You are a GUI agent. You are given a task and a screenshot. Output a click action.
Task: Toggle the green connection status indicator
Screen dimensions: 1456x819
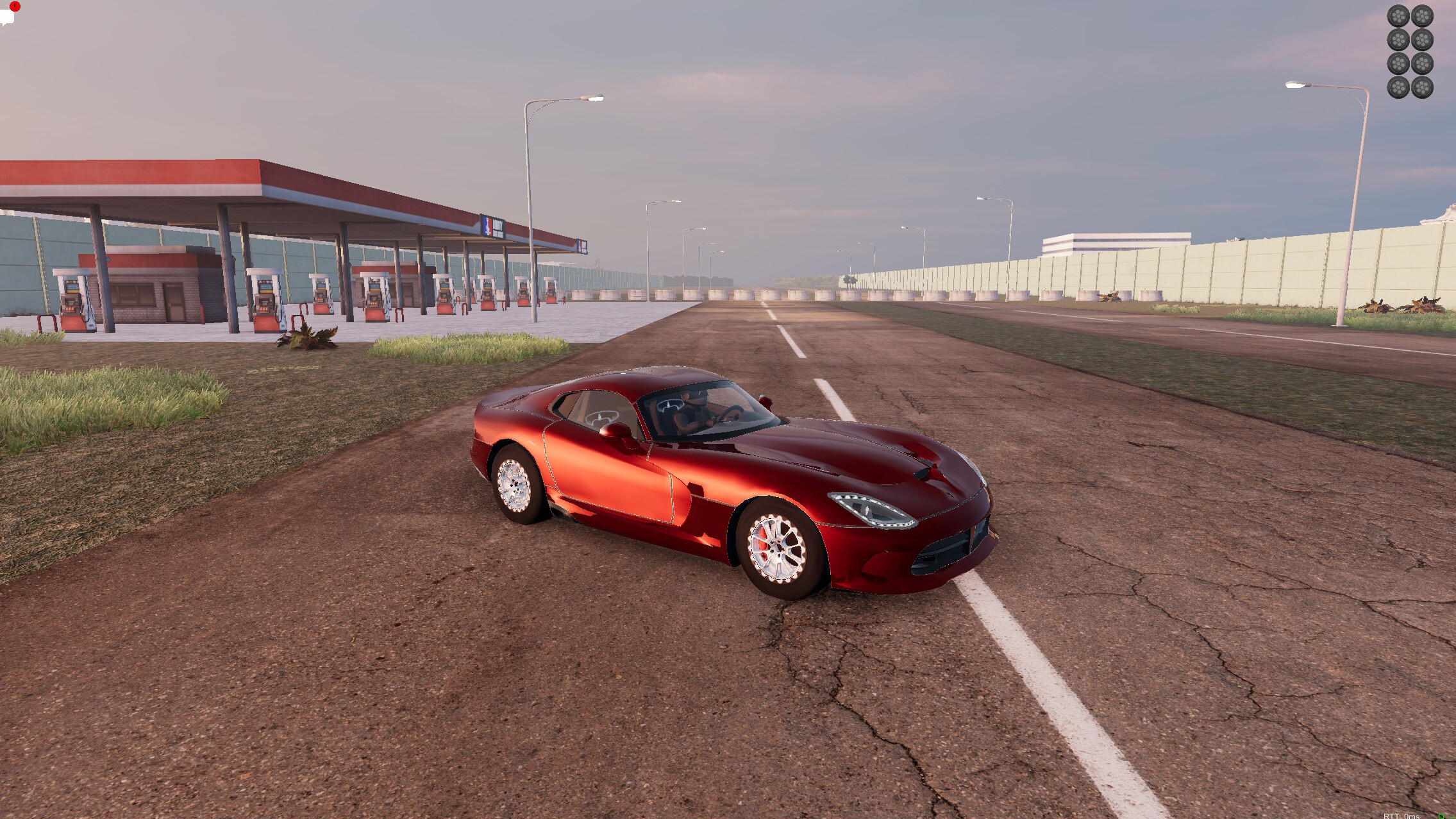click(1440, 816)
